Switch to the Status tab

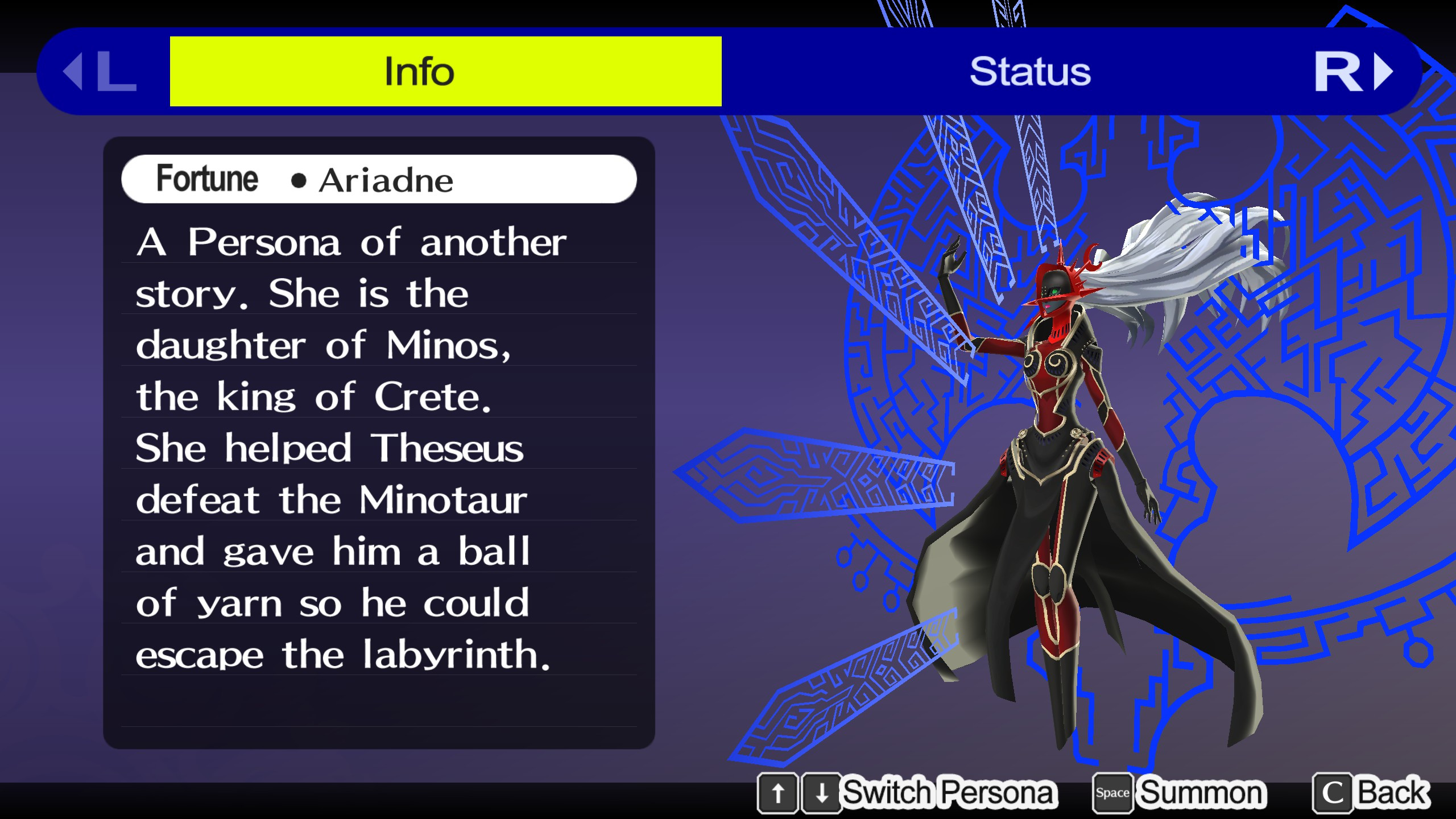[x=1031, y=70]
